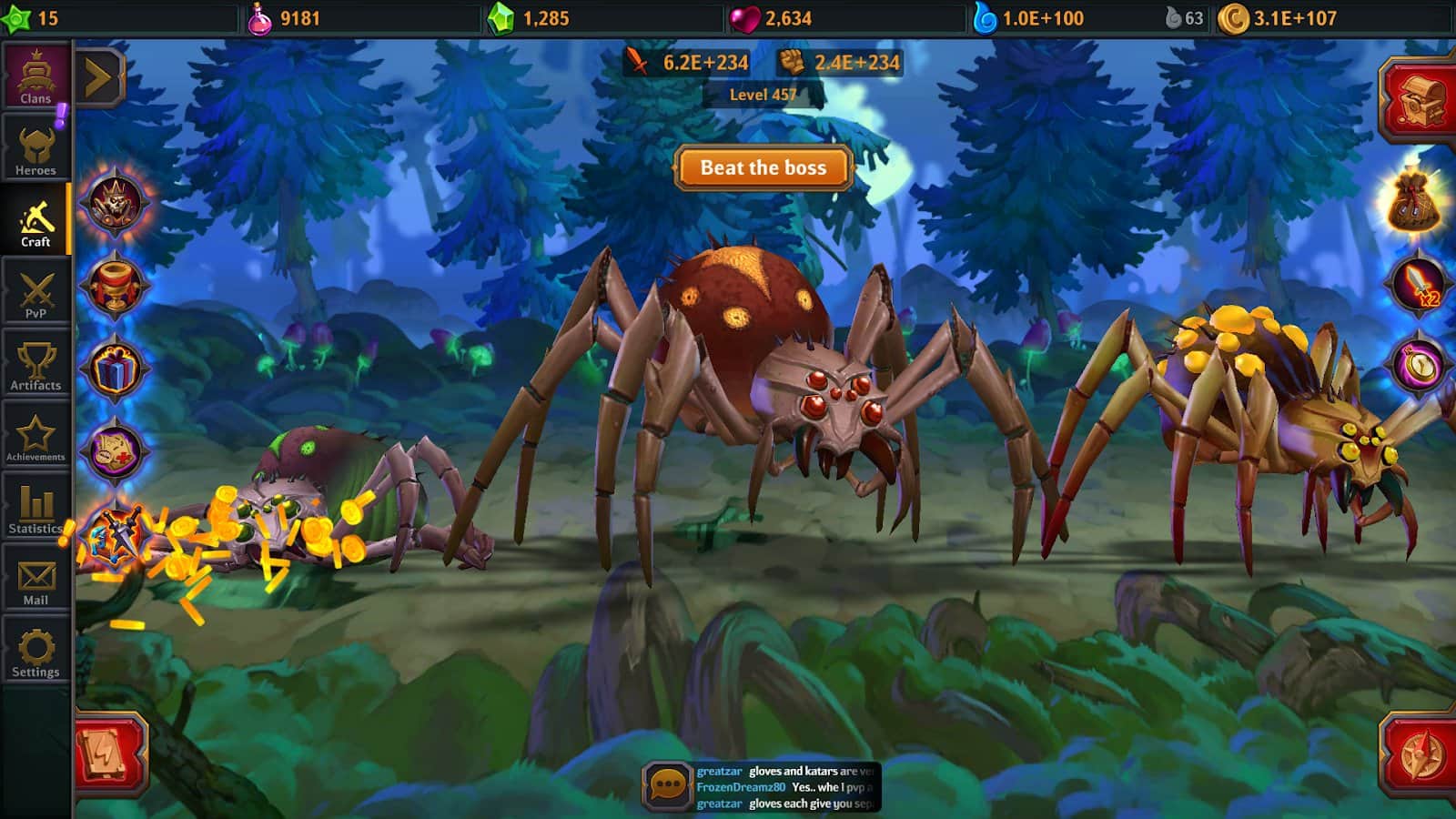This screenshot has height=819, width=1456.
Task: Open the Heroes menu
Action: pyautogui.click(x=35, y=148)
